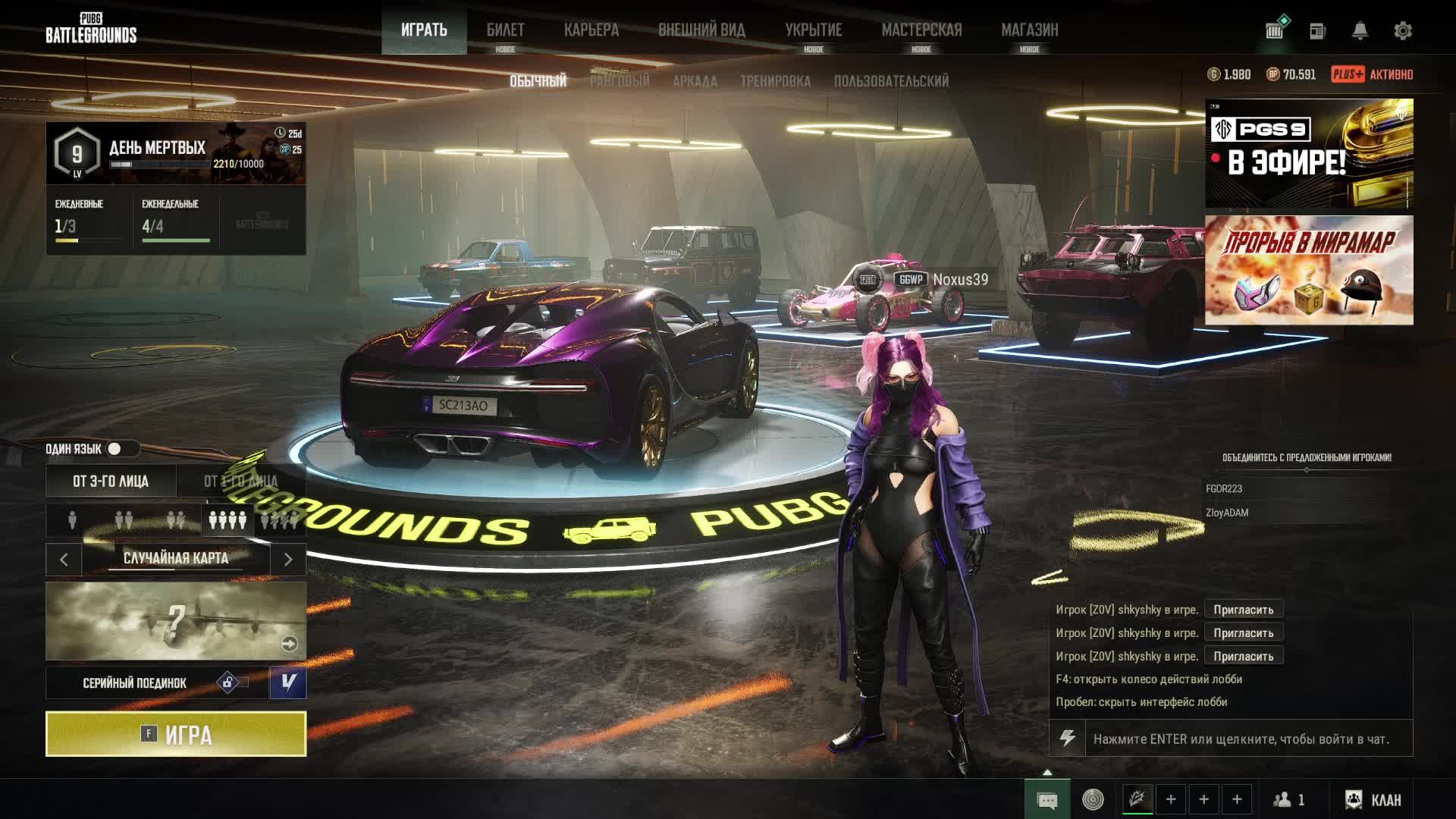Open the PGS 9 В ЭФИРЕ banner
1456x819 pixels.
coord(1309,153)
